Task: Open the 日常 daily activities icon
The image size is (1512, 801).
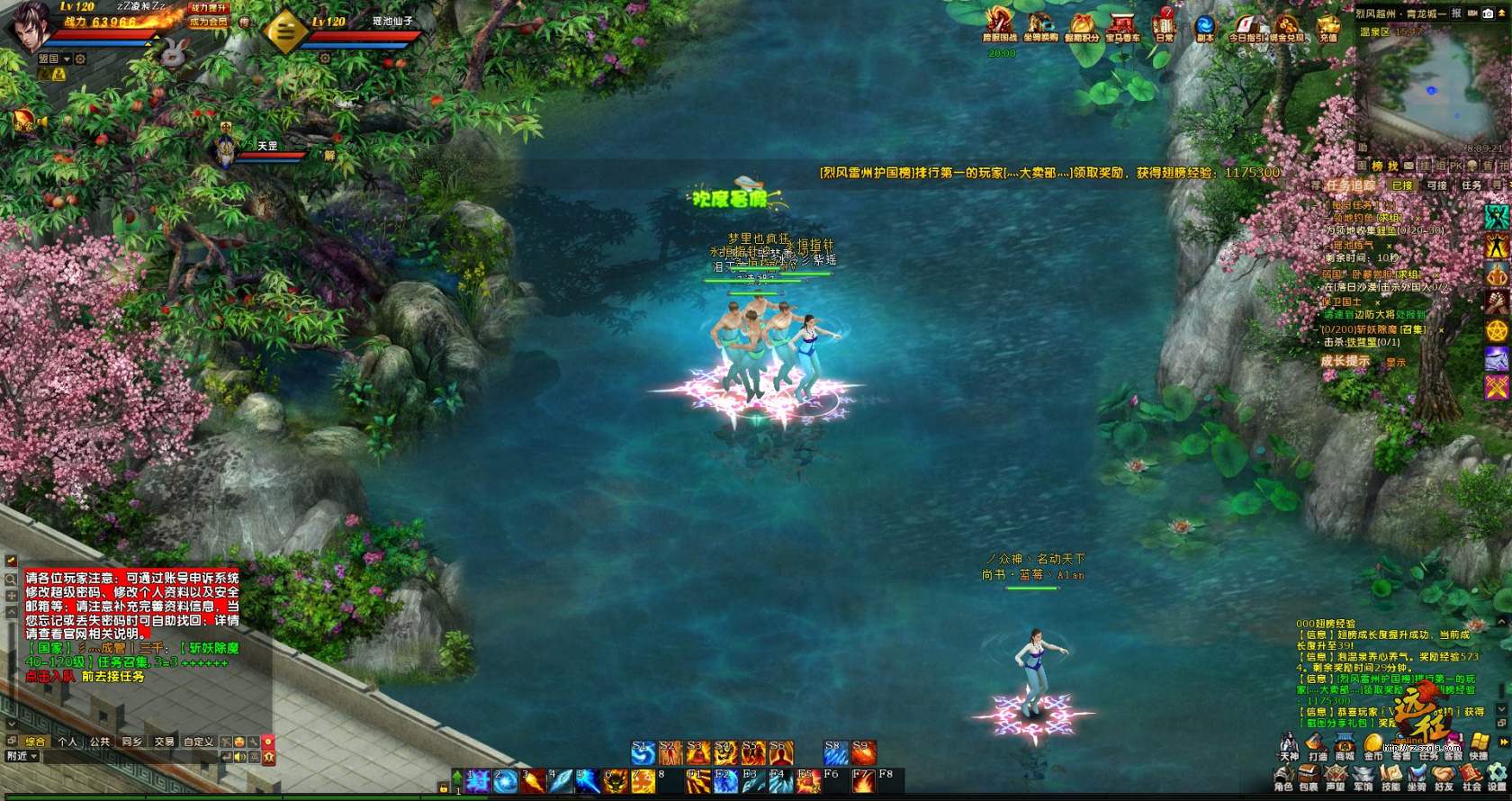Action: click(x=1165, y=25)
